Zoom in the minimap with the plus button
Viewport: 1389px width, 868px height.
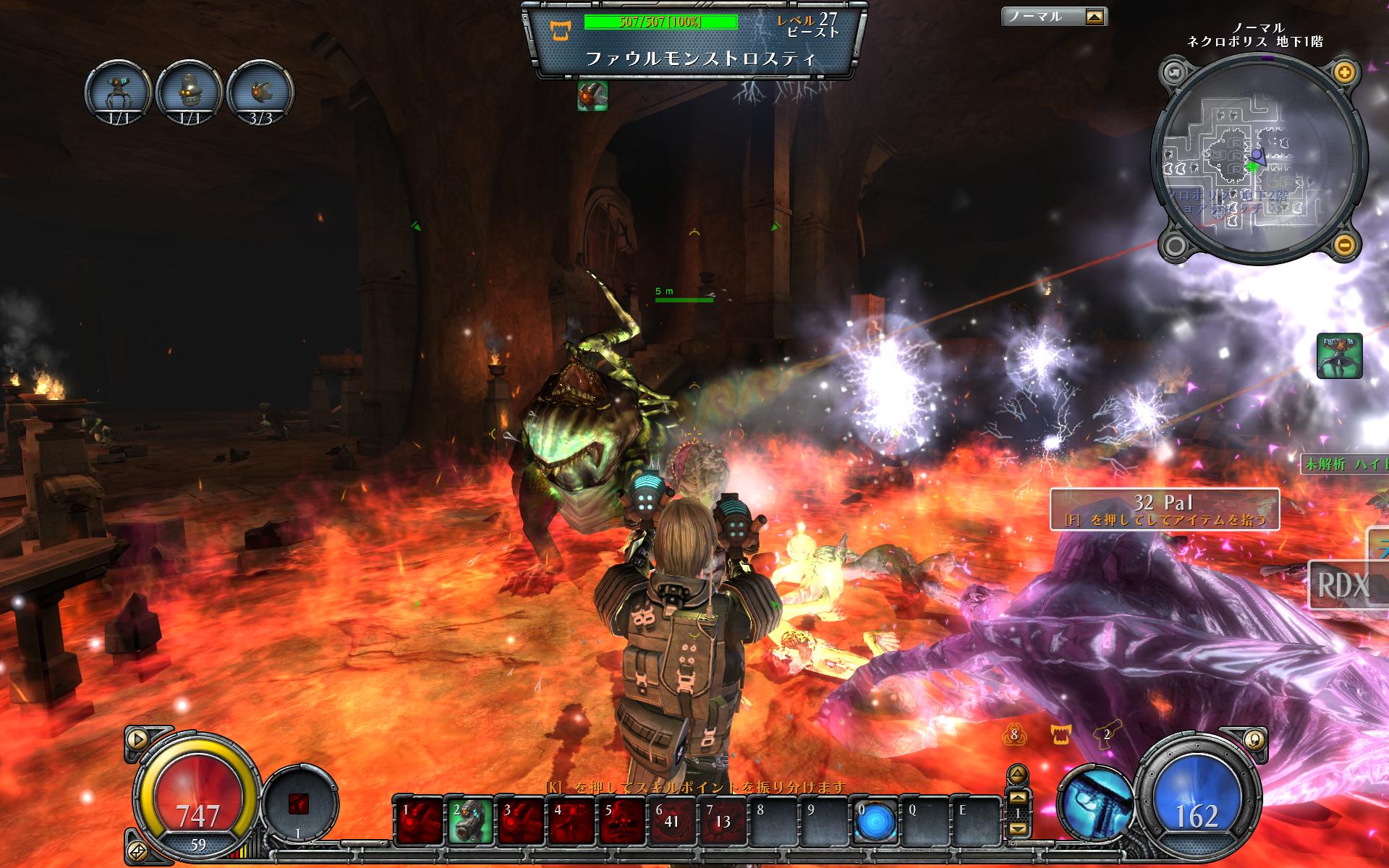[x=1344, y=72]
